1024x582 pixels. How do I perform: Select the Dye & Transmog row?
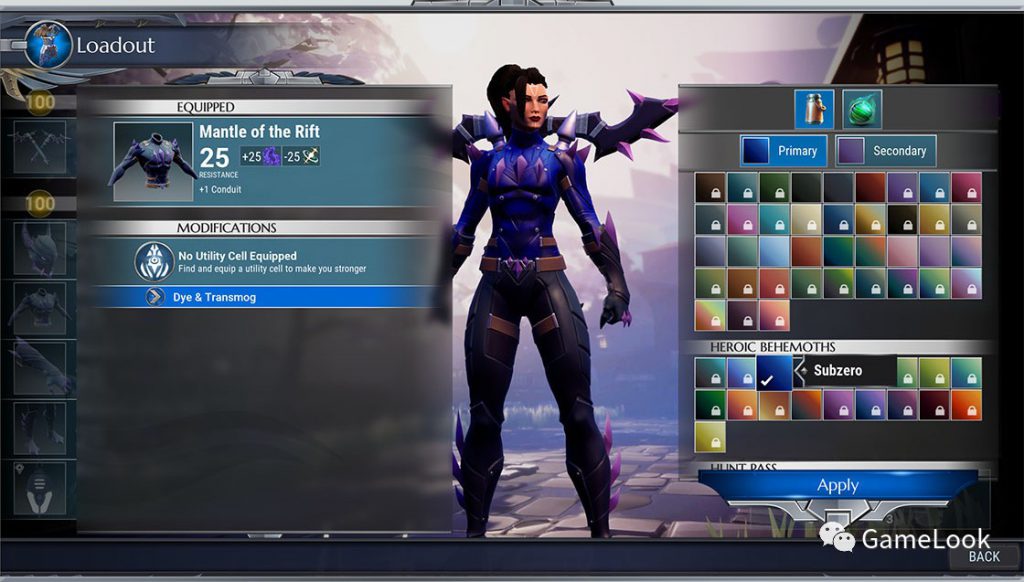(265, 297)
